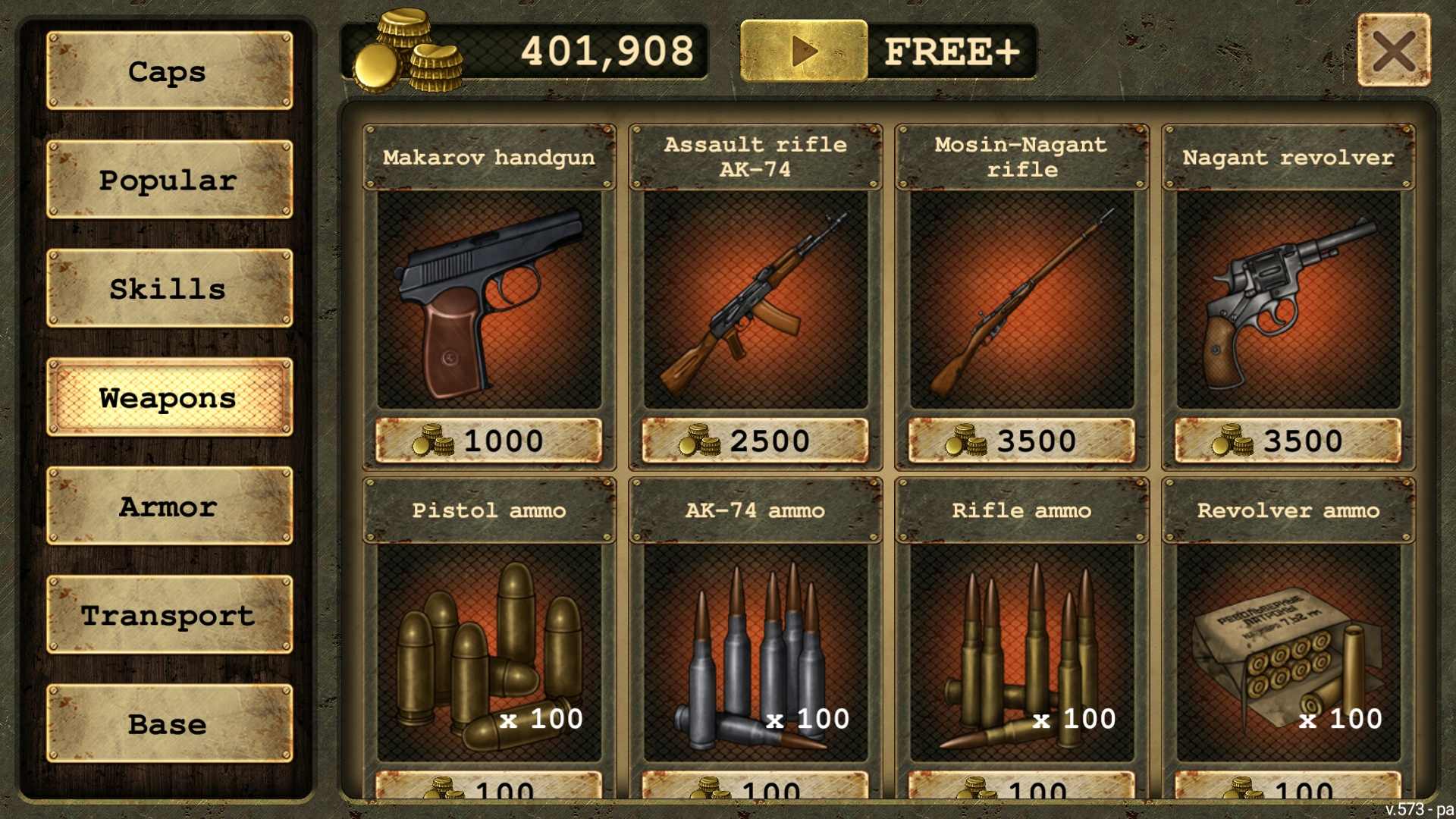
Task: Switch to the Transport category
Action: point(169,615)
